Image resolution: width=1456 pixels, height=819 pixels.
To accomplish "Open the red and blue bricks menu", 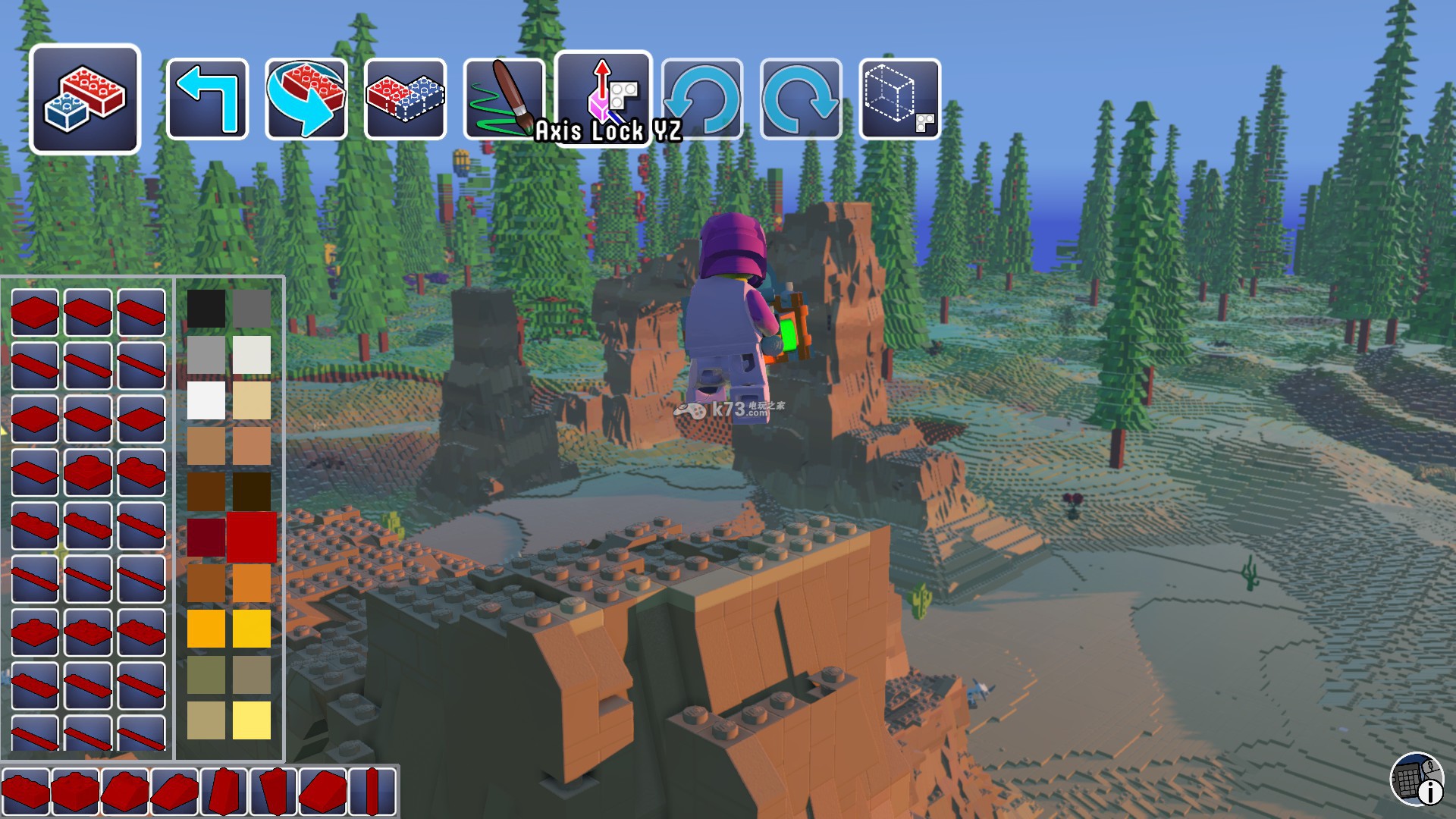I will [85, 99].
